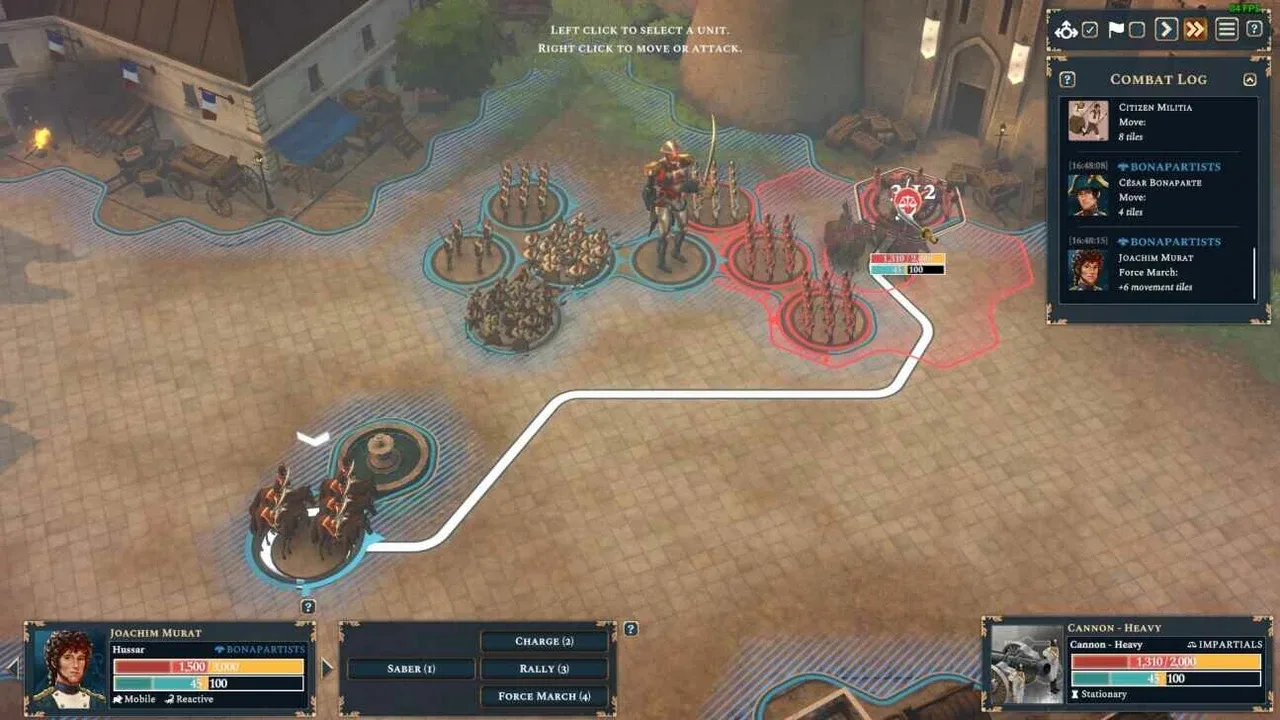Select the unit movement compass icon

point(1067,30)
